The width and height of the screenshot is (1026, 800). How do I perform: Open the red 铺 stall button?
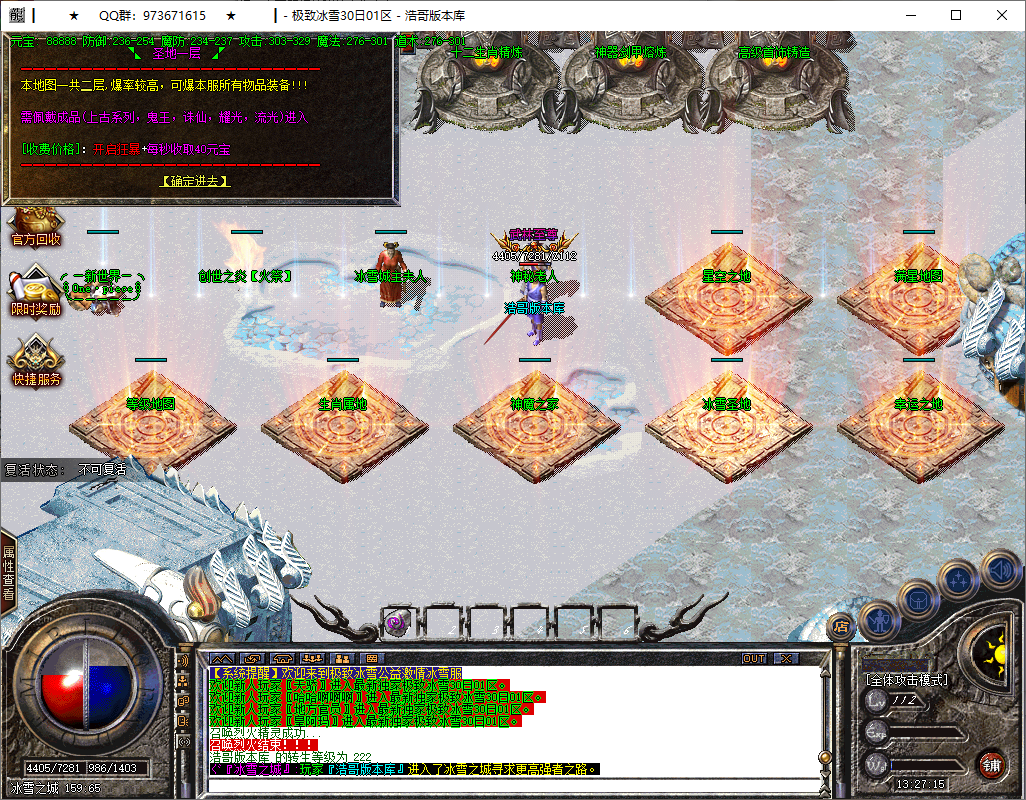pyautogui.click(x=991, y=766)
